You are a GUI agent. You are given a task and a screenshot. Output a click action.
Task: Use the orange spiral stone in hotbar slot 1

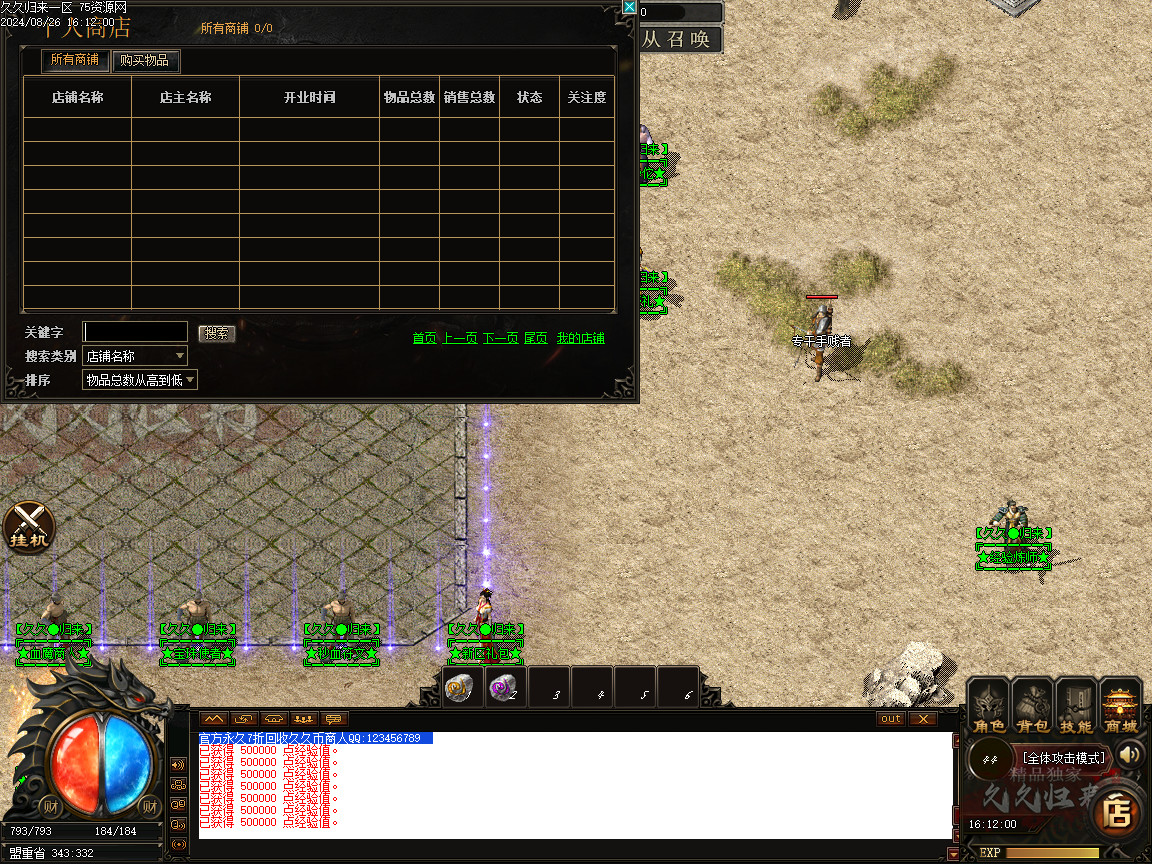coord(463,687)
